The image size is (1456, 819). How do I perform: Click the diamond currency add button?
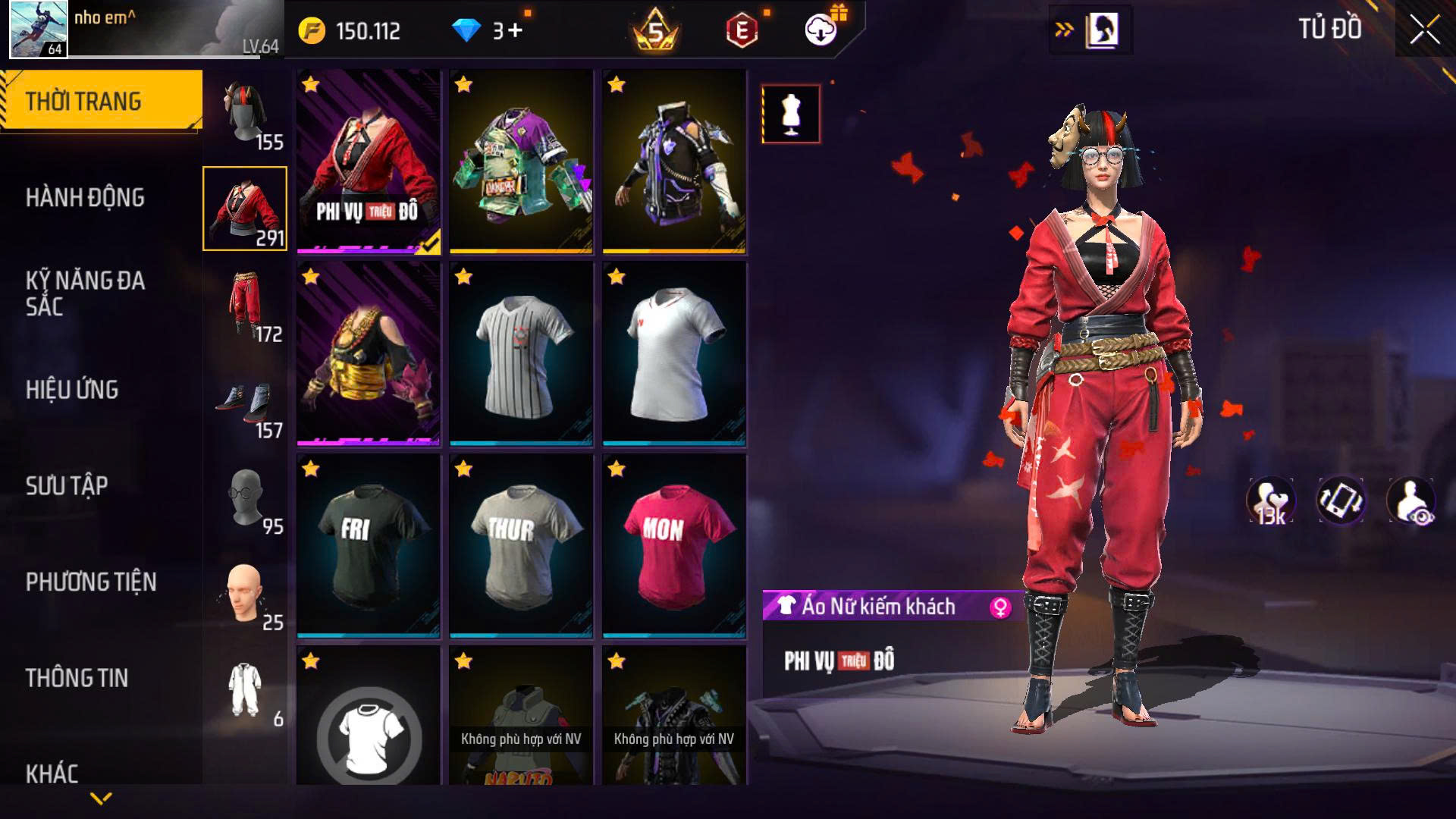click(x=515, y=30)
